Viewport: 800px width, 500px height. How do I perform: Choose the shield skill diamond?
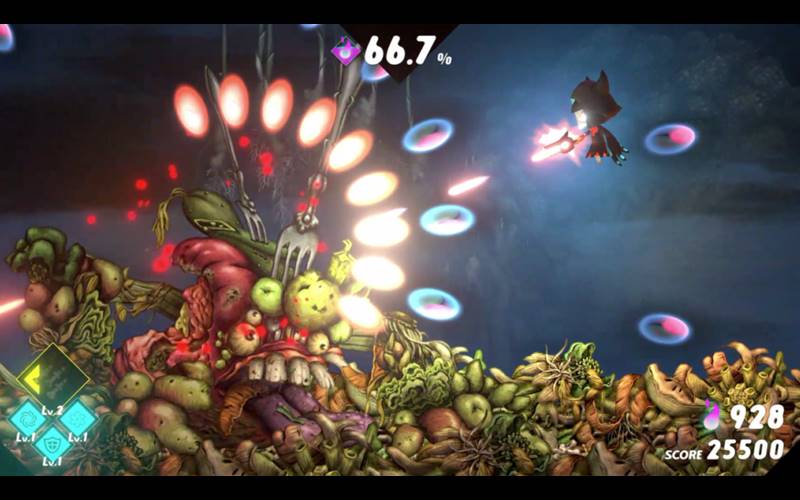click(x=53, y=443)
